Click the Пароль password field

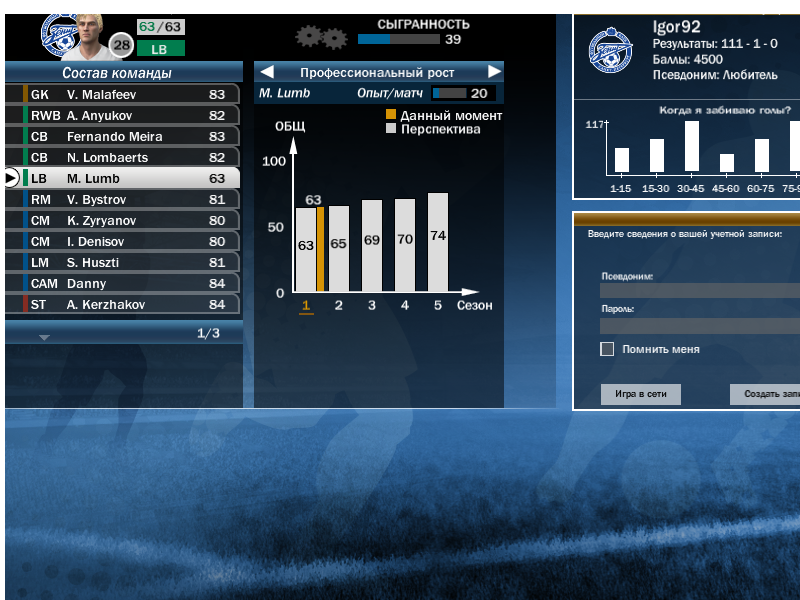pyautogui.click(x=699, y=325)
